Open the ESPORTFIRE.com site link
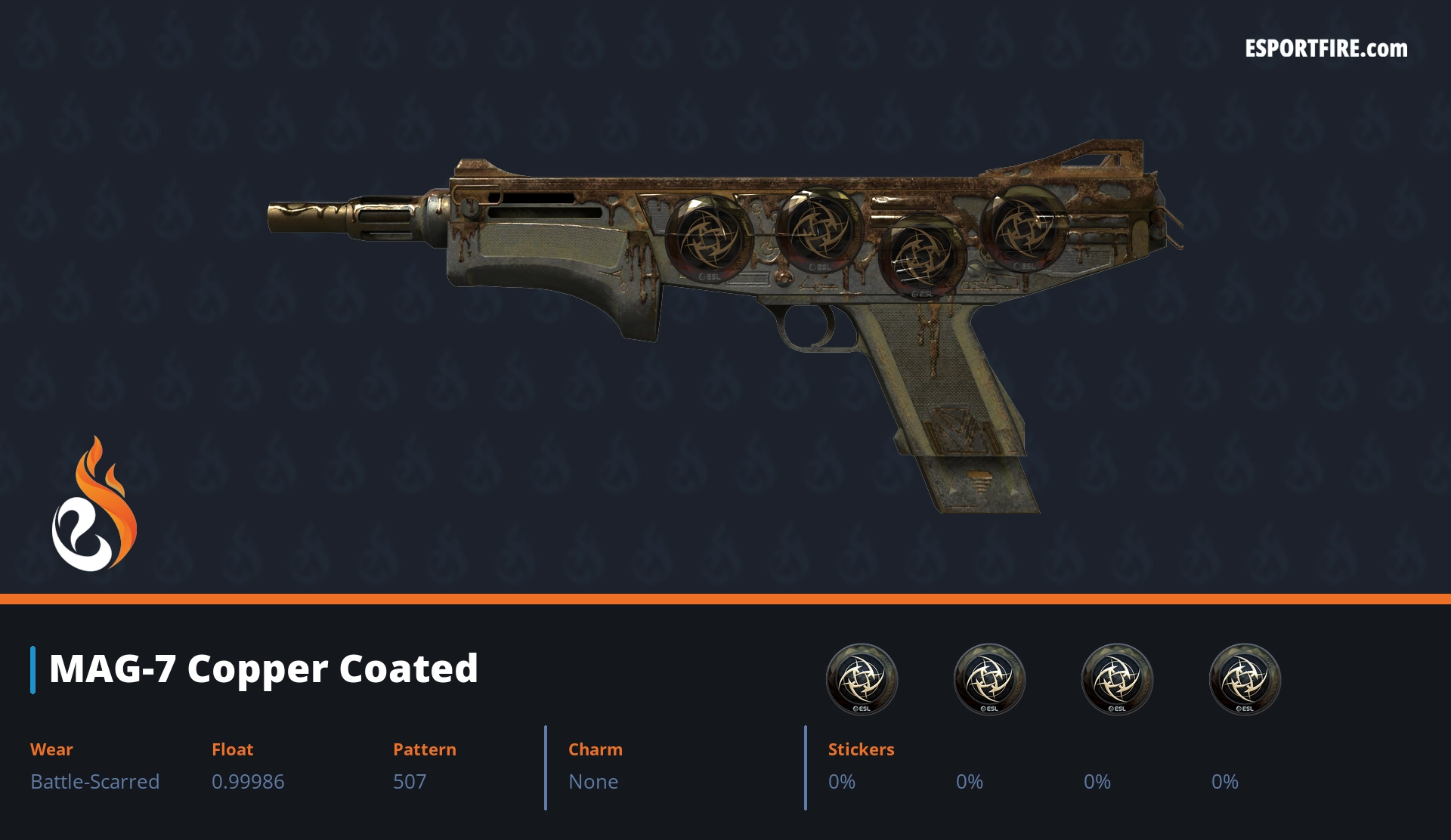Image resolution: width=1451 pixels, height=840 pixels. coord(1326,49)
